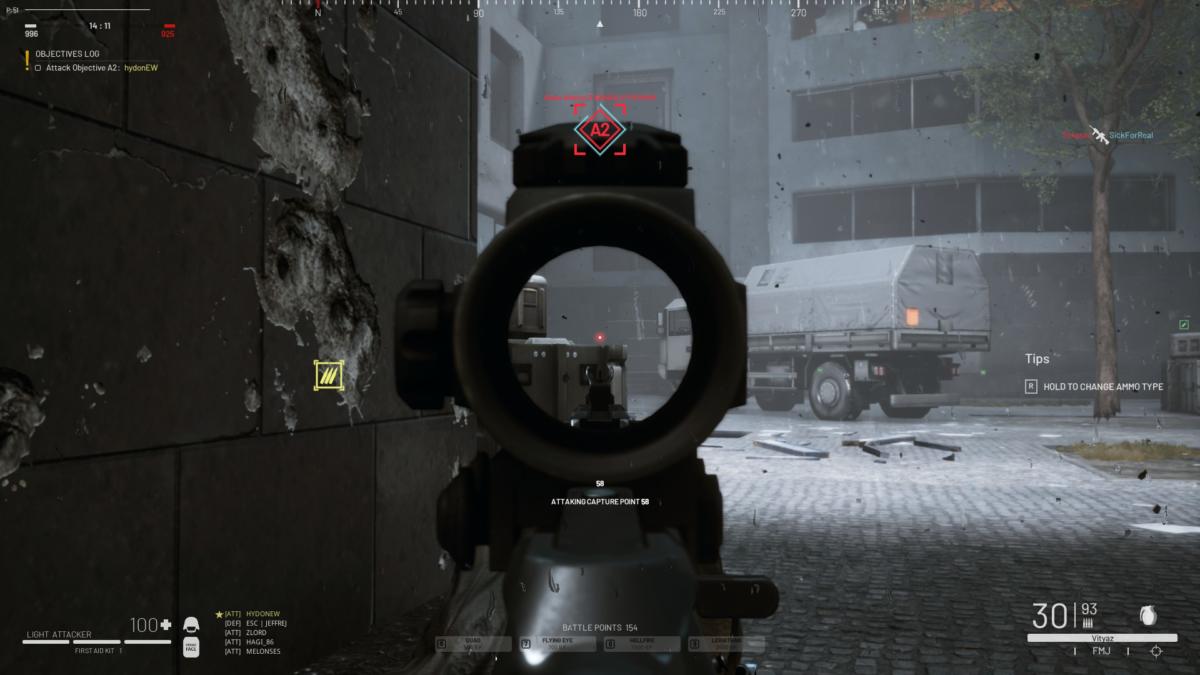Select the Flying Eye battle point ability

pyautogui.click(x=560, y=644)
